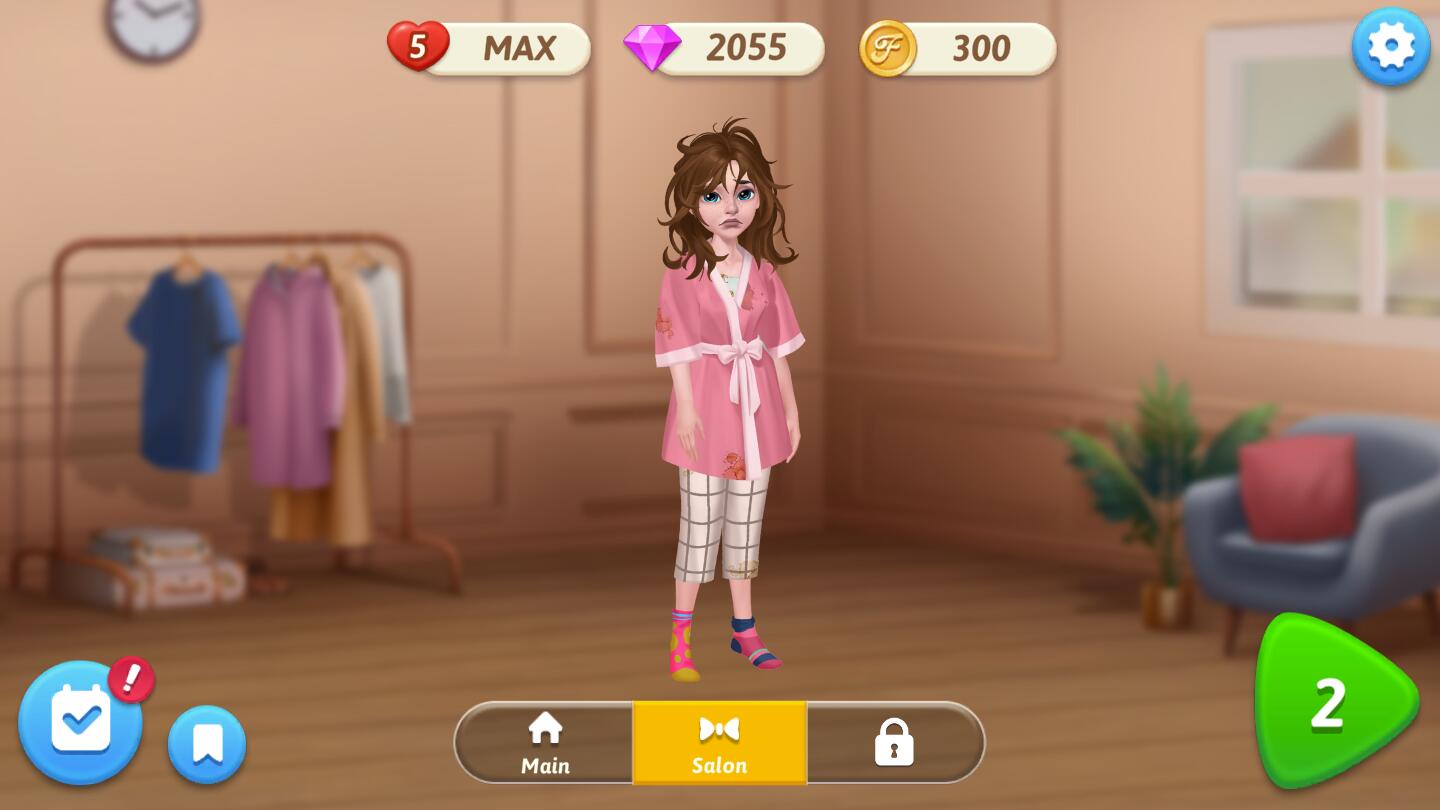Tap the locked third tab

(x=895, y=743)
